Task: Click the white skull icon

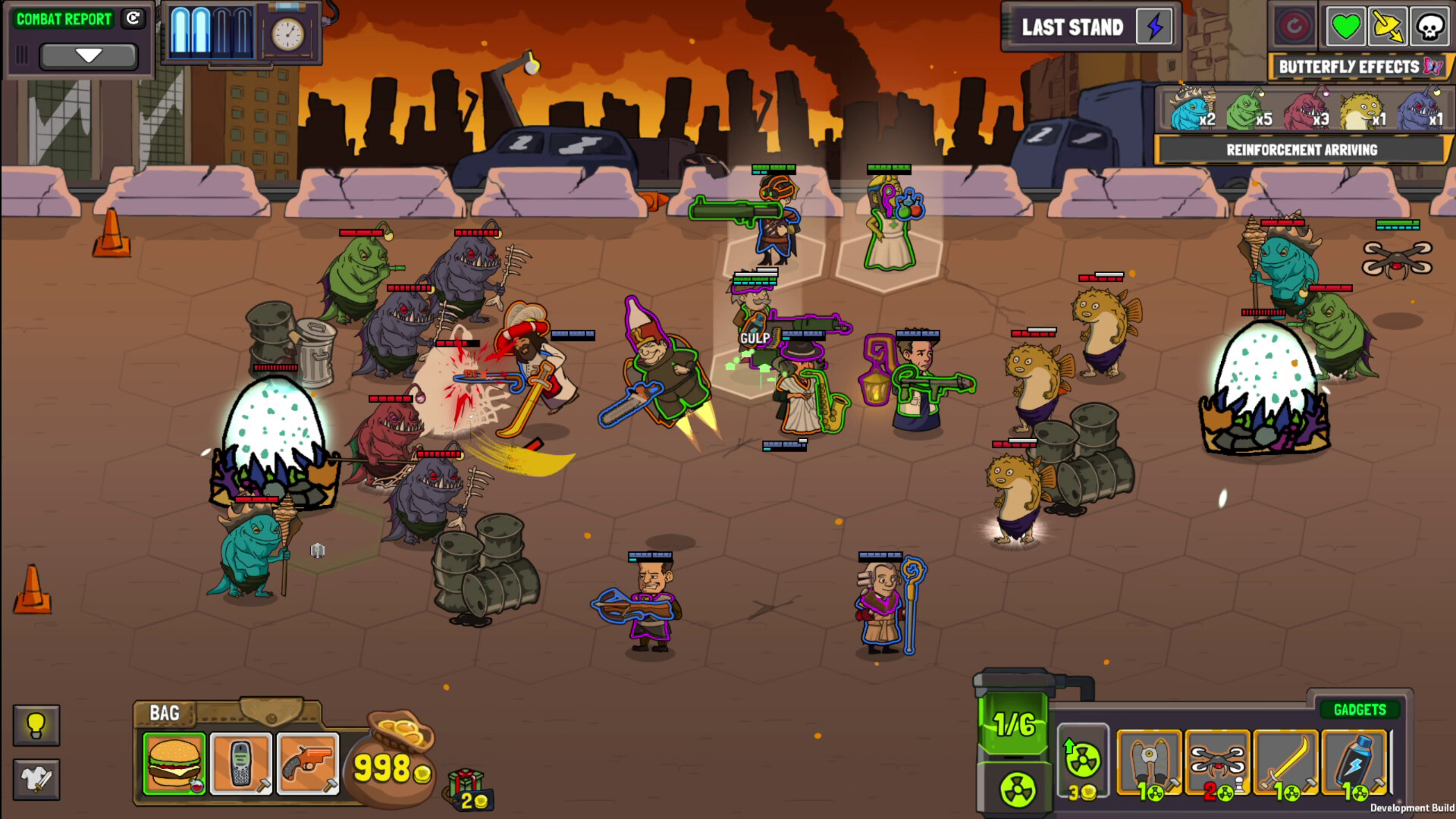Action: point(1429,28)
